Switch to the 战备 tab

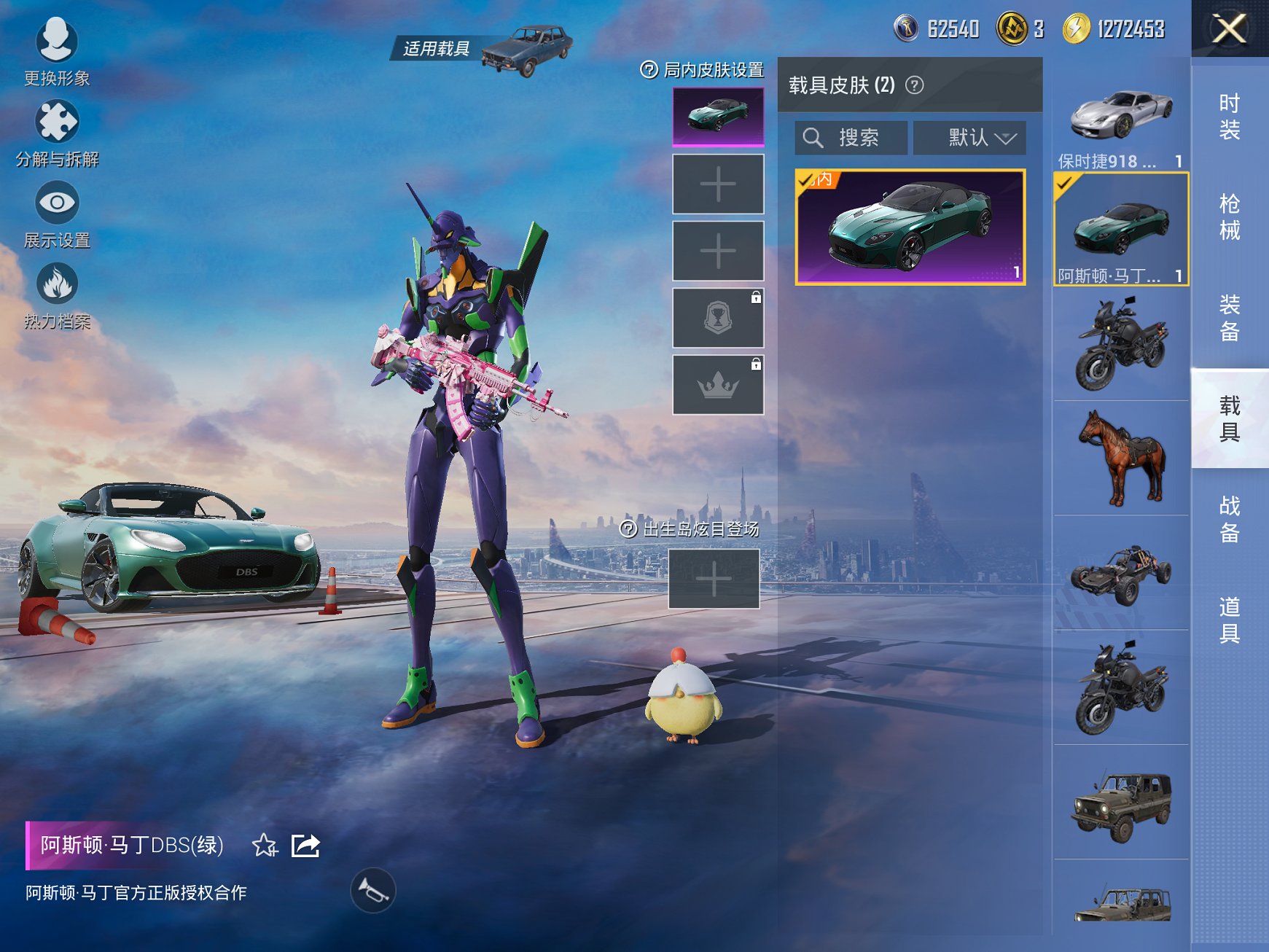point(1229,519)
